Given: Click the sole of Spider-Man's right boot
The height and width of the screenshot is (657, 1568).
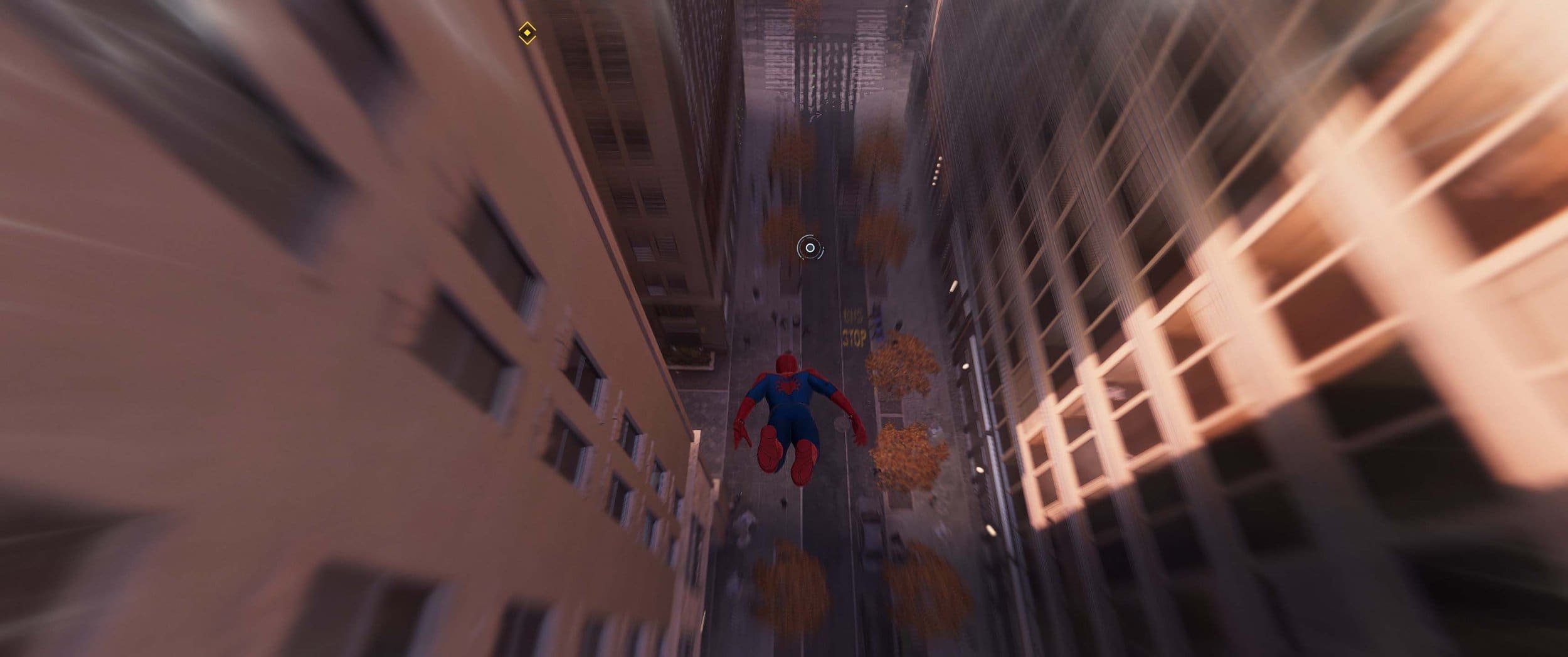Looking at the screenshot, I should point(770,450).
